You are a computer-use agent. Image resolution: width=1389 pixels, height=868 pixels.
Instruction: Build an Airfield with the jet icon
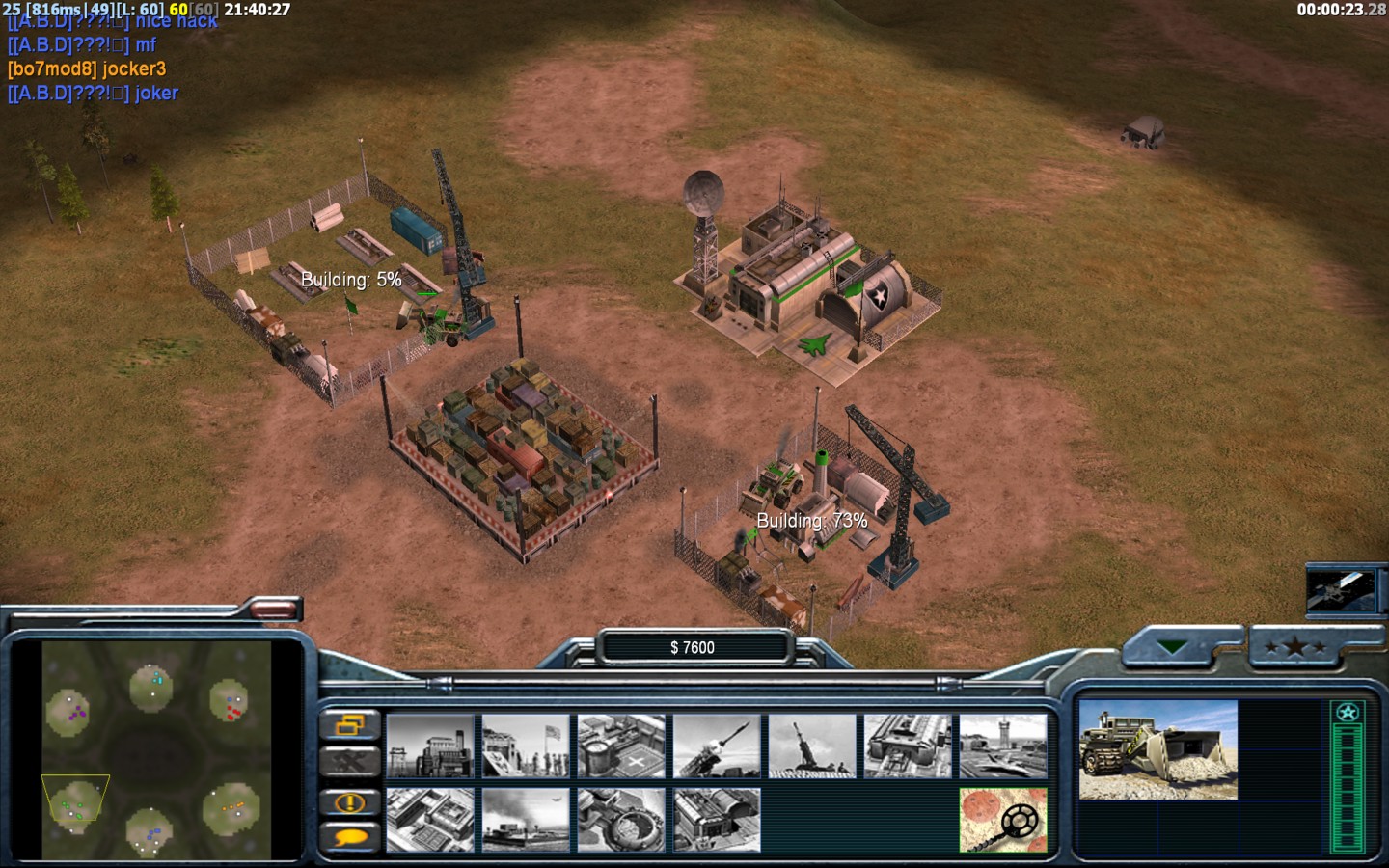(1003, 746)
